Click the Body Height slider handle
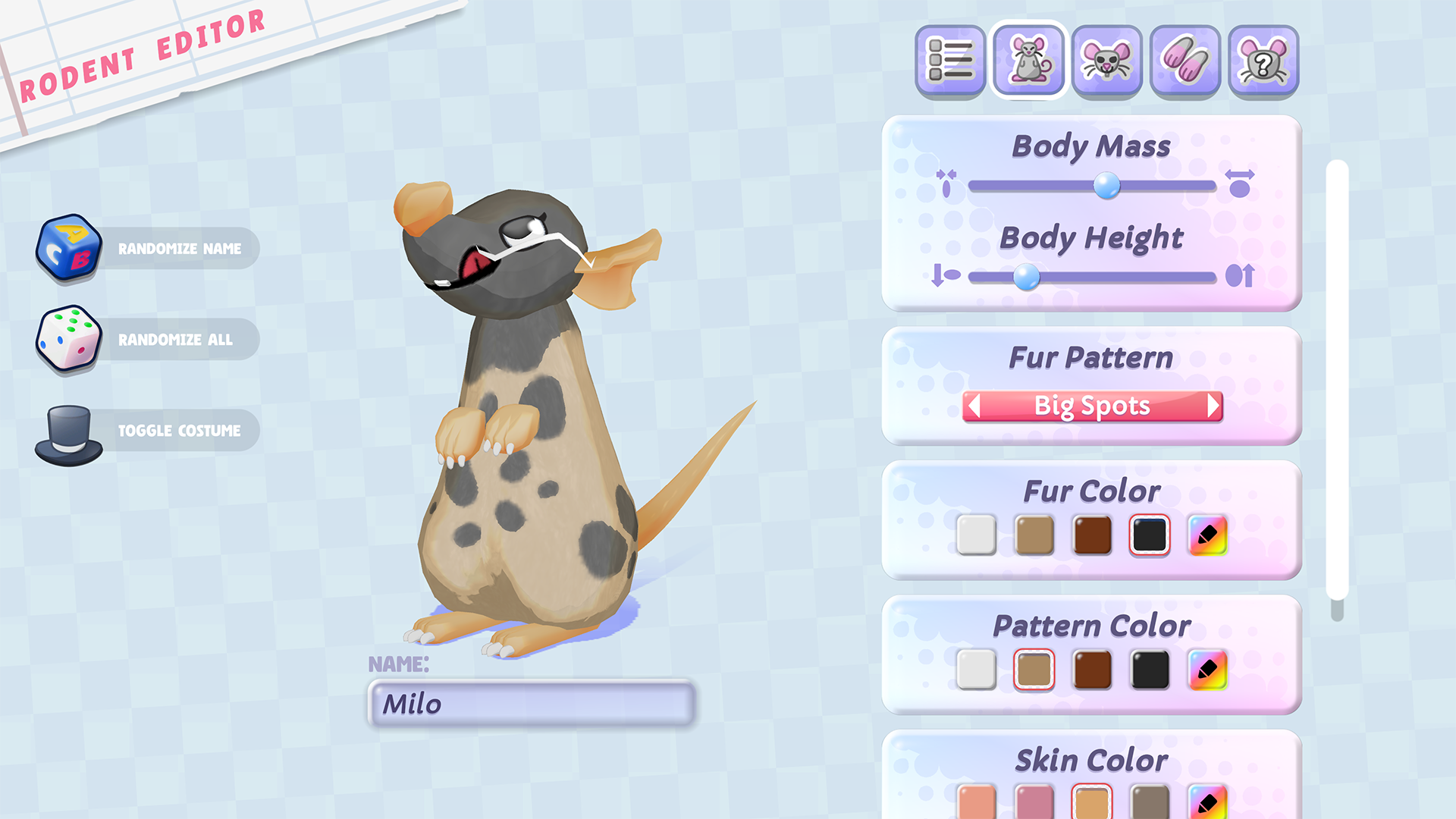This screenshot has height=819, width=1456. [x=1026, y=276]
